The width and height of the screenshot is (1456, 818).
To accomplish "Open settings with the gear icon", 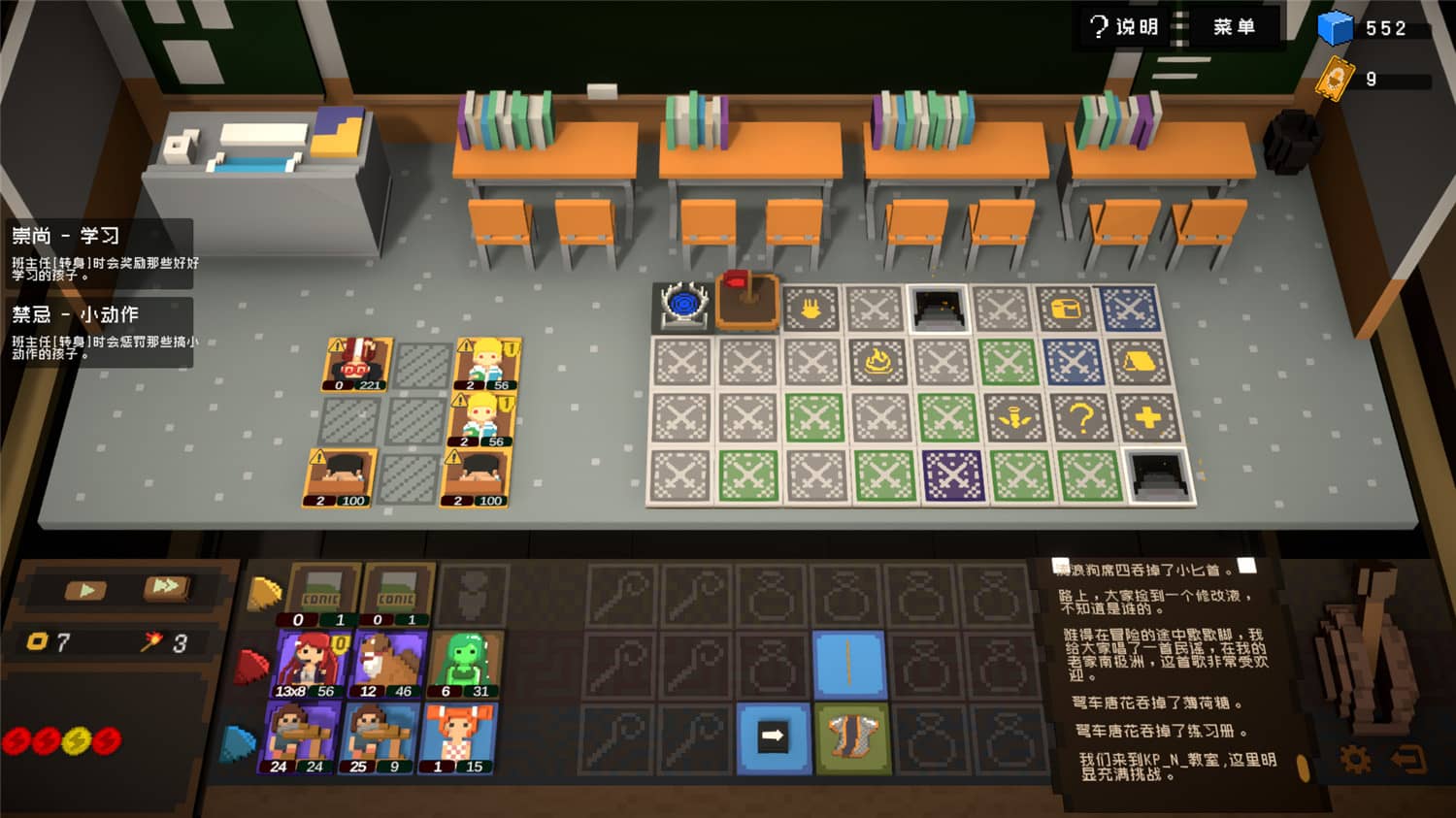I will coord(1355,759).
